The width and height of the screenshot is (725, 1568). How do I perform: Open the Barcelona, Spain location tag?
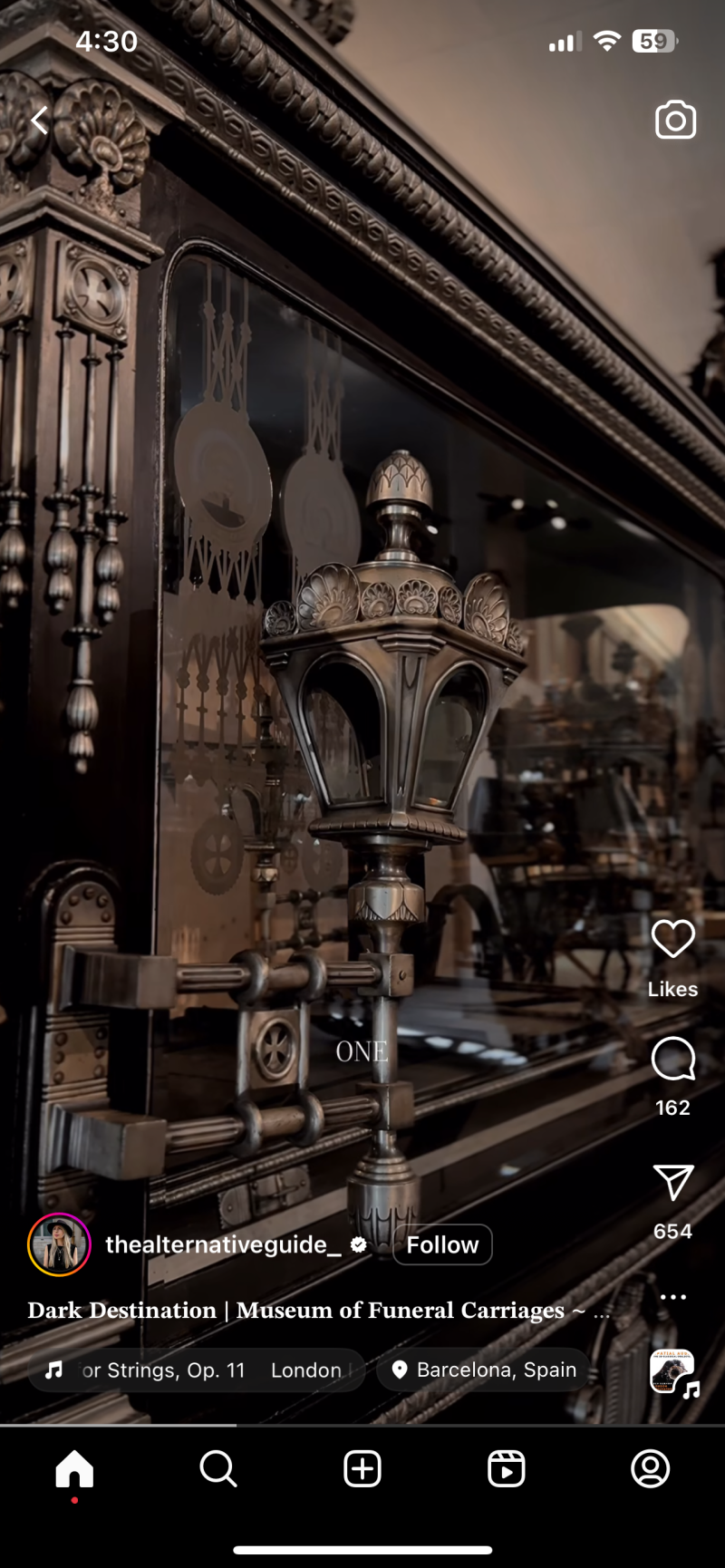coord(484,1370)
